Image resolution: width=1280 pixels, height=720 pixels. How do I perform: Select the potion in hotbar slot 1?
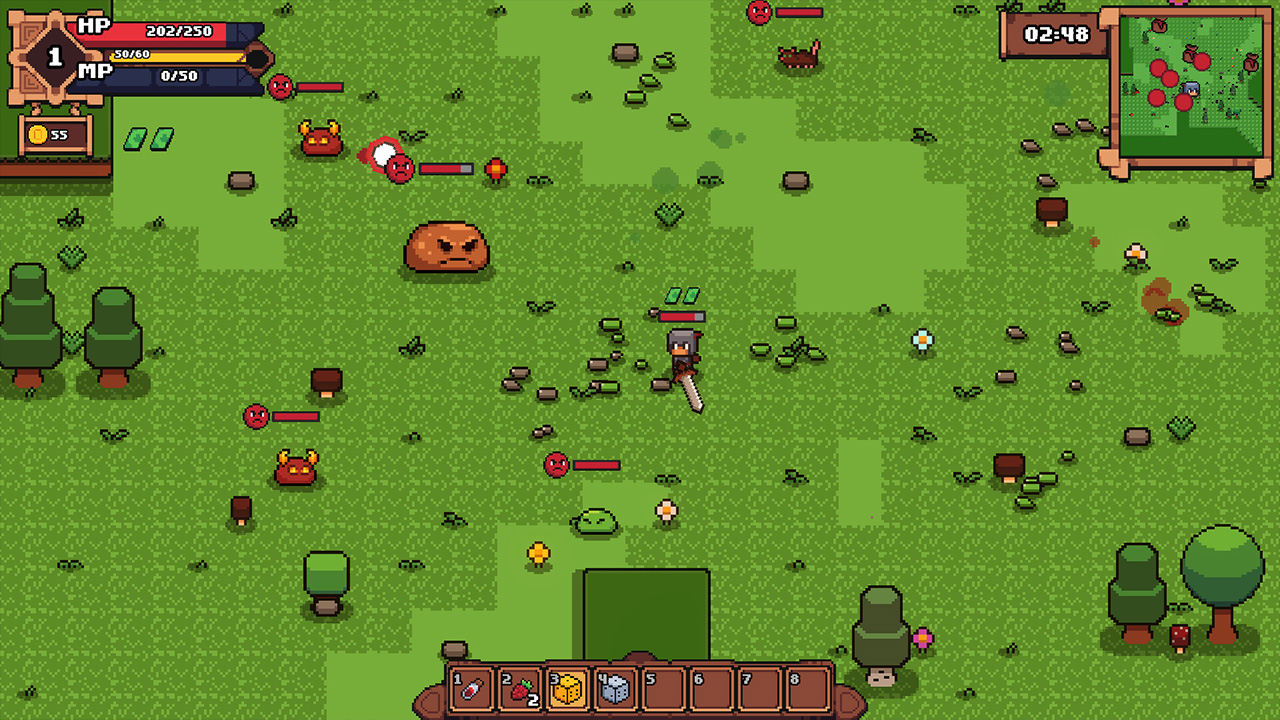(470, 688)
